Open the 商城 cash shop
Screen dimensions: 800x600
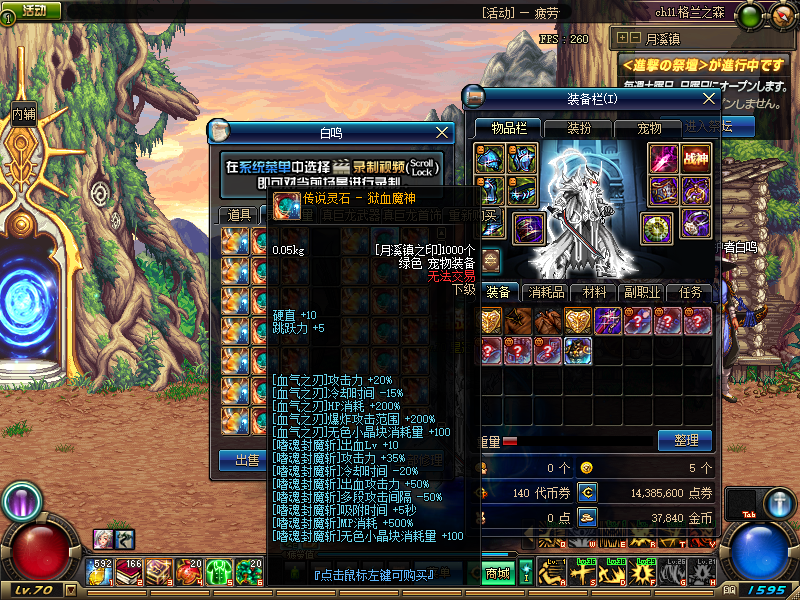(x=498, y=573)
